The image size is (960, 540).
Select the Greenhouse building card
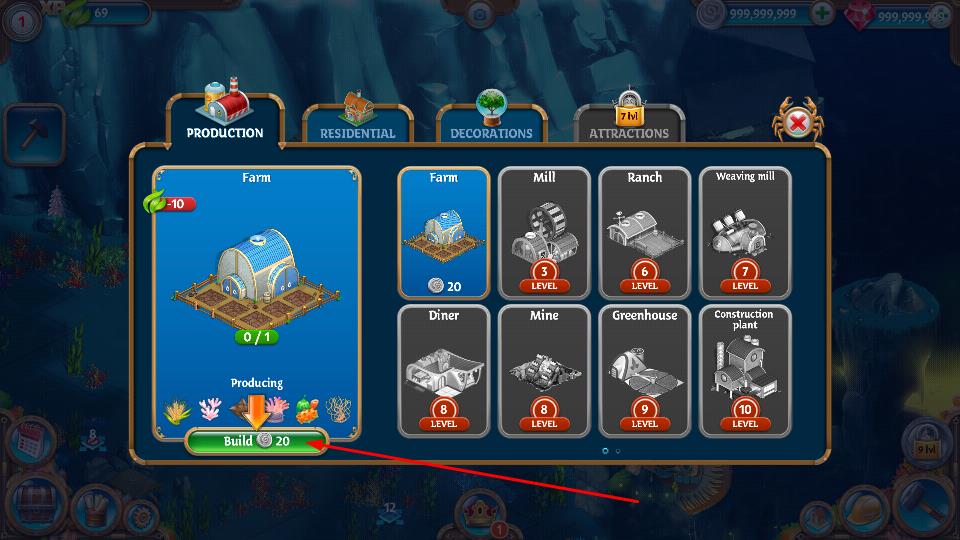click(645, 370)
